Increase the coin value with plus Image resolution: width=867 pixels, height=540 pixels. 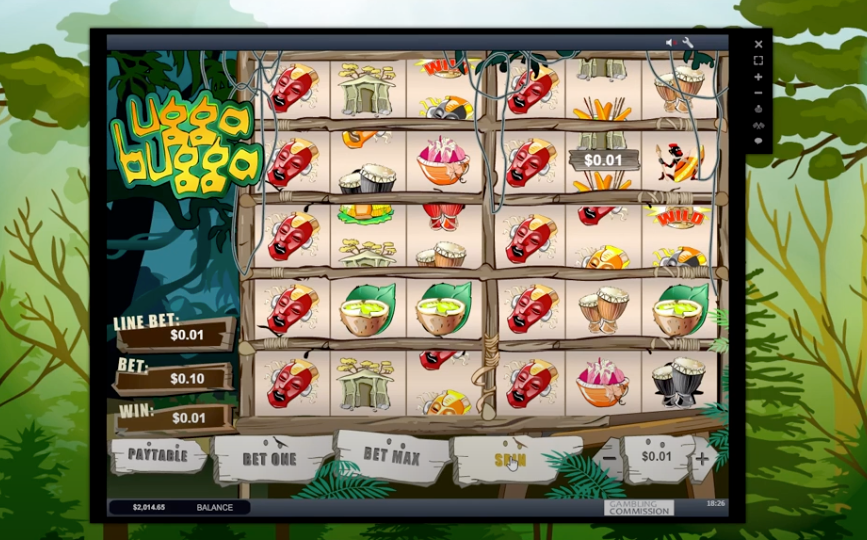(x=701, y=459)
